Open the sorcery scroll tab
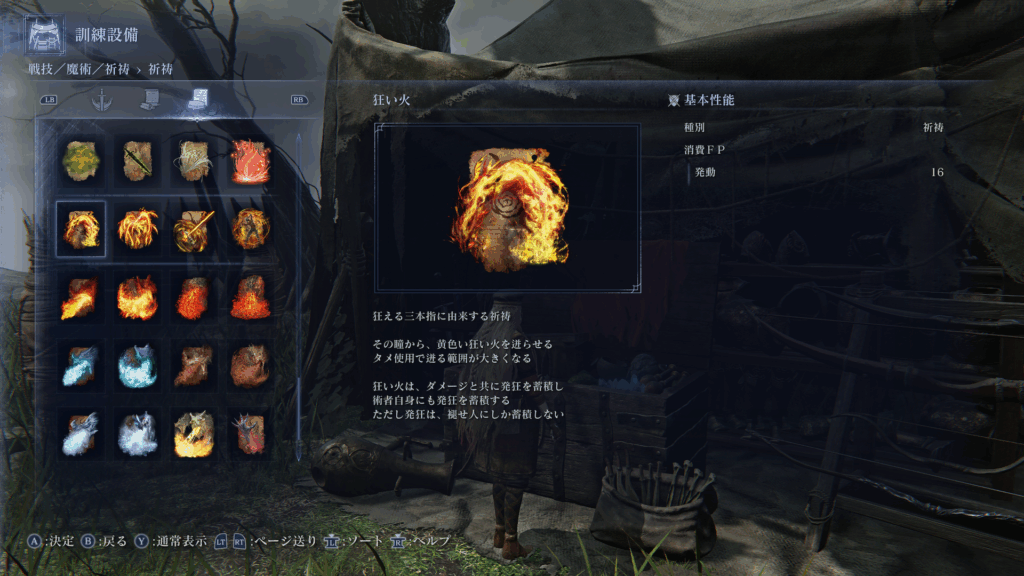This screenshot has height=576, width=1024. coord(149,100)
